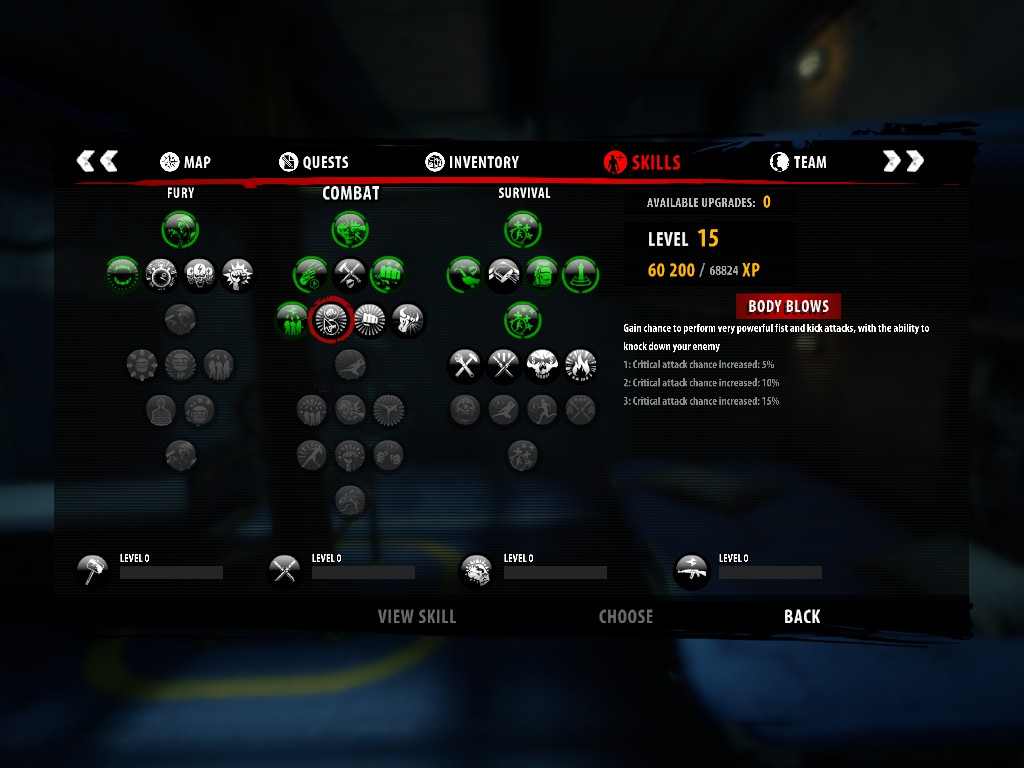Choose the Back button
Screen dimensions: 1024x768
802,617
